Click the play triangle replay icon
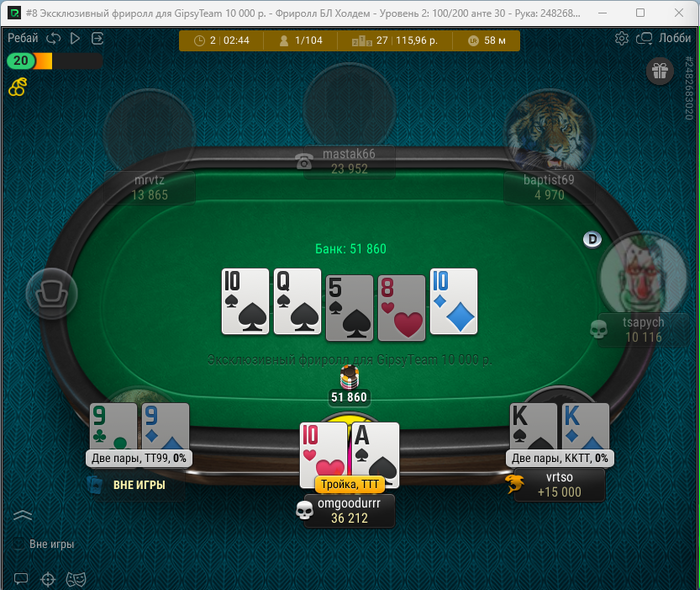 click(75, 39)
